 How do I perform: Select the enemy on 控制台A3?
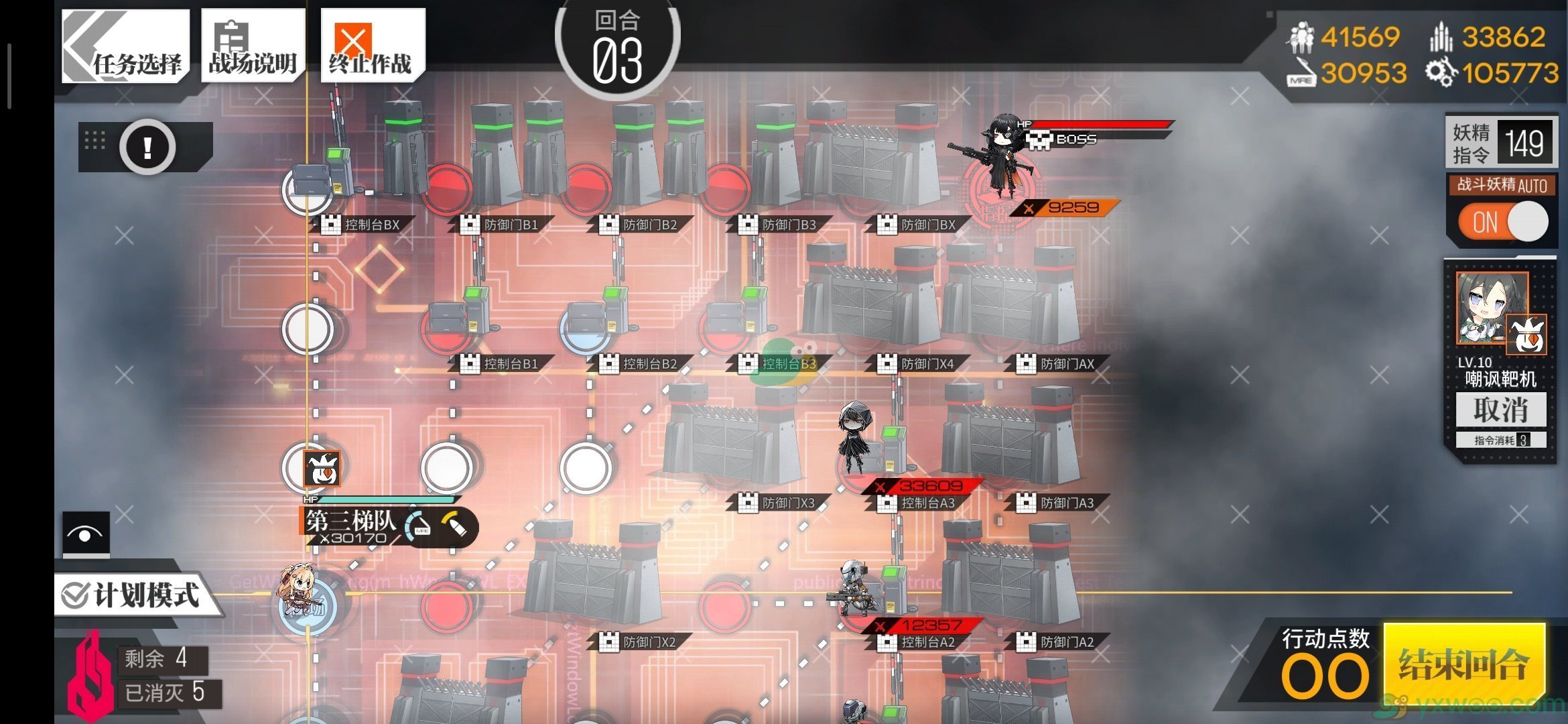[x=858, y=442]
